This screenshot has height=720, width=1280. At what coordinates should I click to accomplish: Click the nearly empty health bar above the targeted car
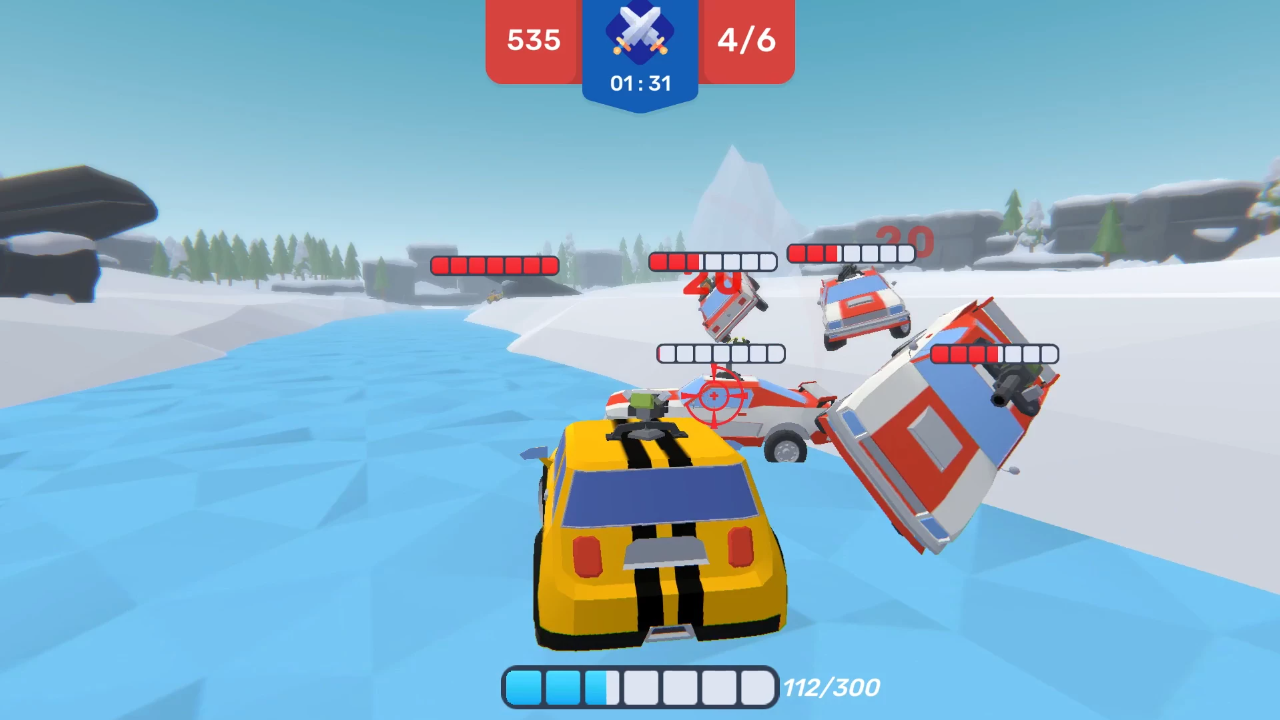coord(720,353)
